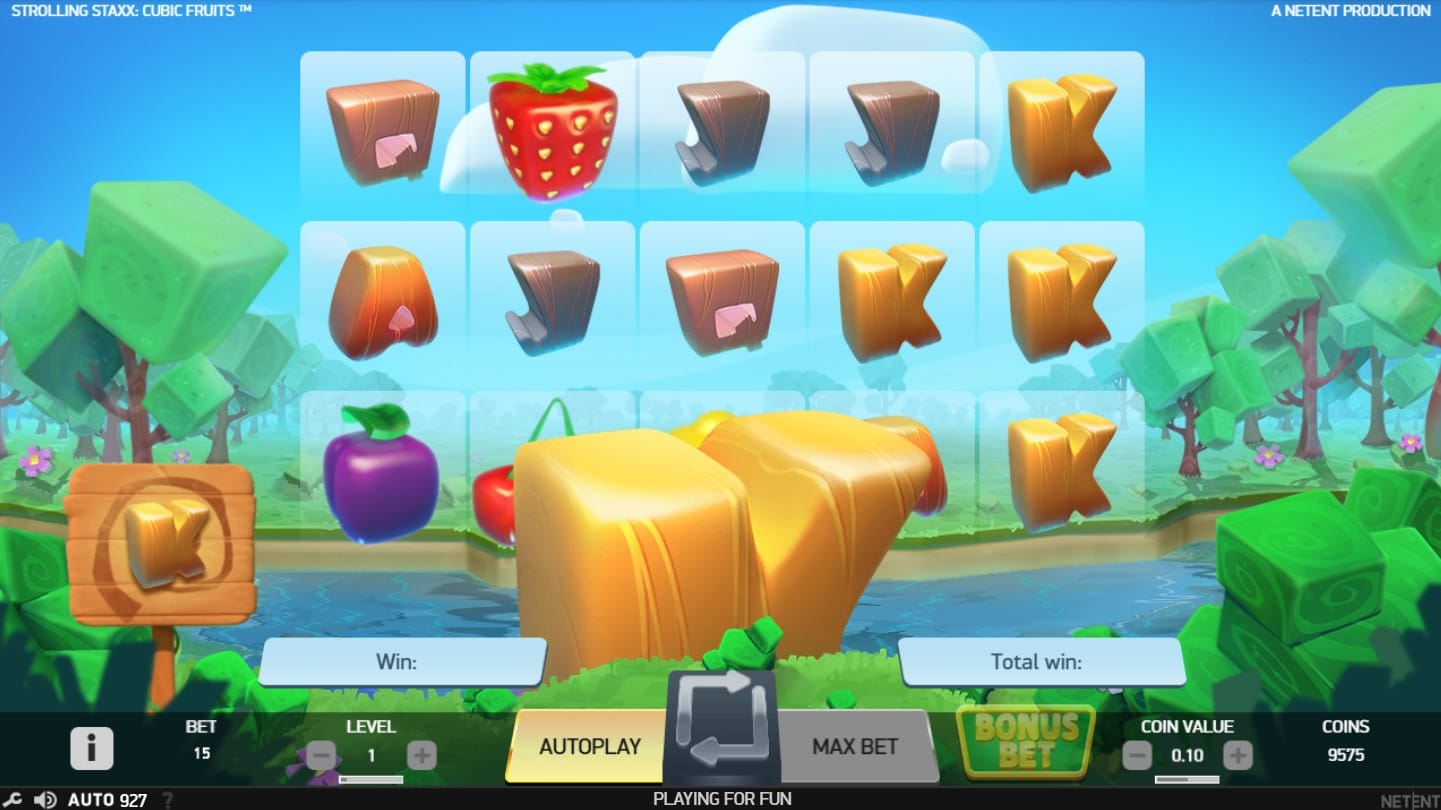Viewport: 1441px width, 810px height.
Task: Adjust the level slider bar
Action: (371, 779)
